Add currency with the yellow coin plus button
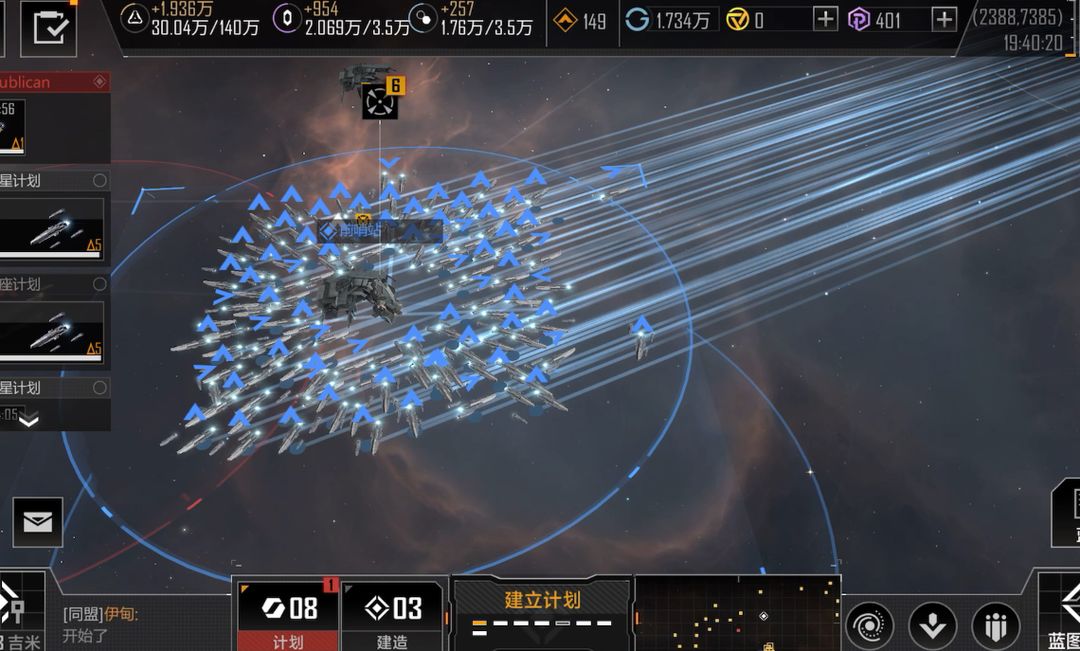This screenshot has width=1080, height=651. [825, 19]
